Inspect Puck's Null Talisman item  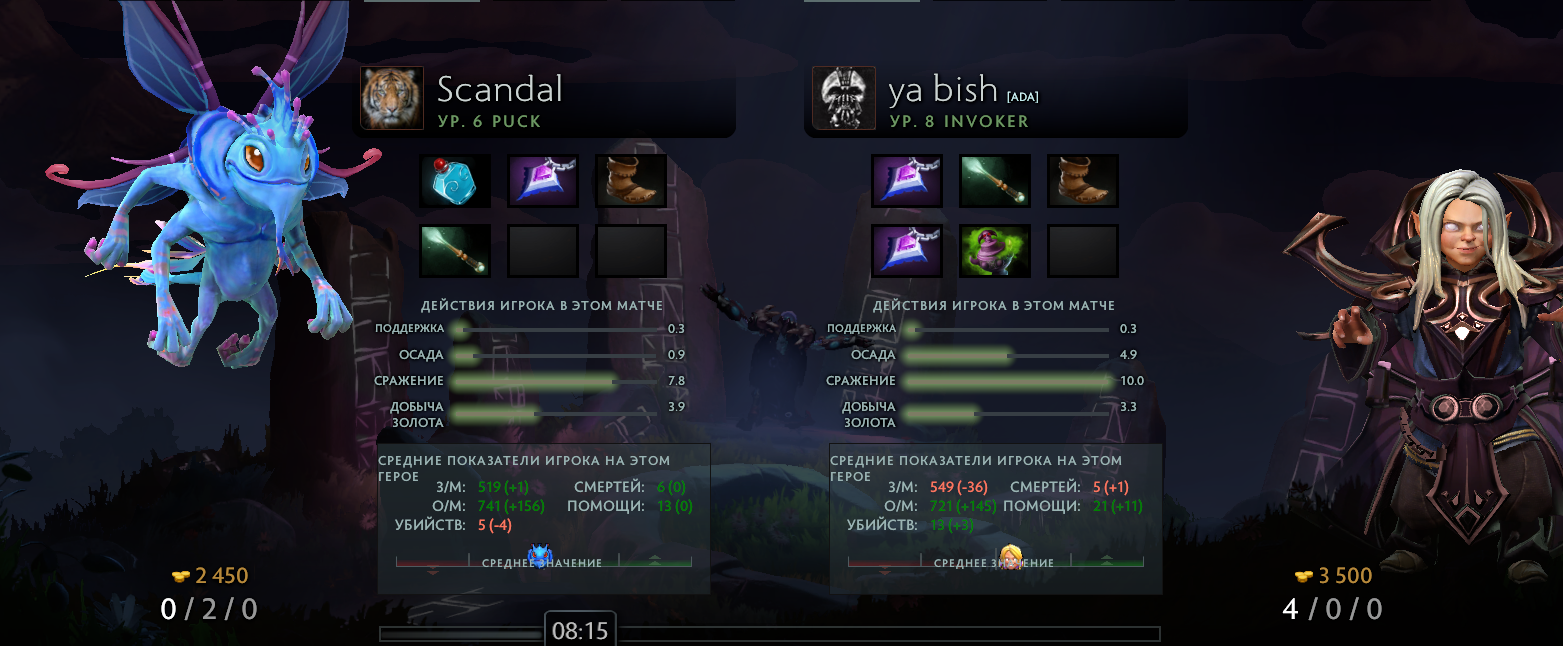point(543,181)
